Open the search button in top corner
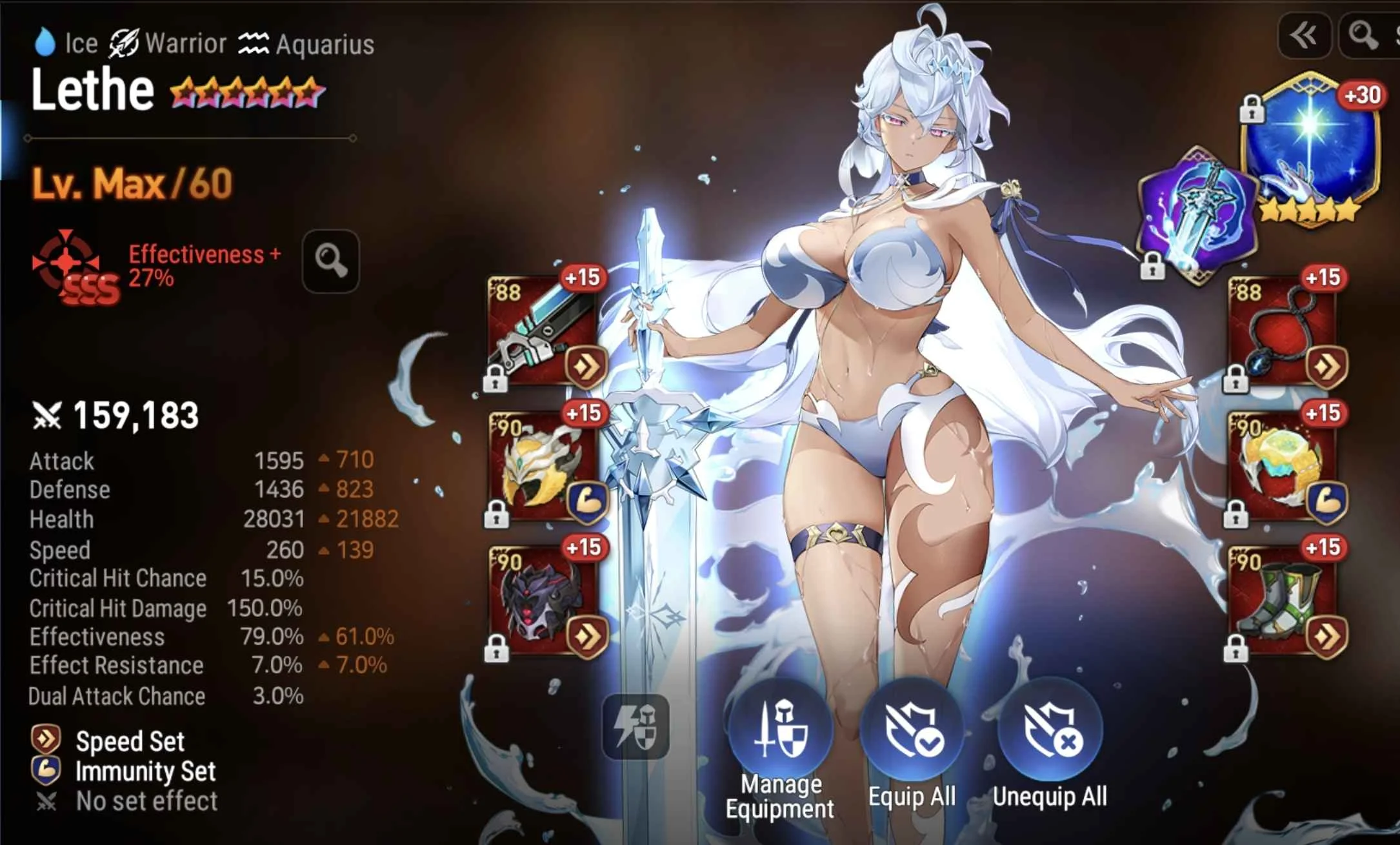Viewport: 1400px width, 845px height. (x=1363, y=36)
